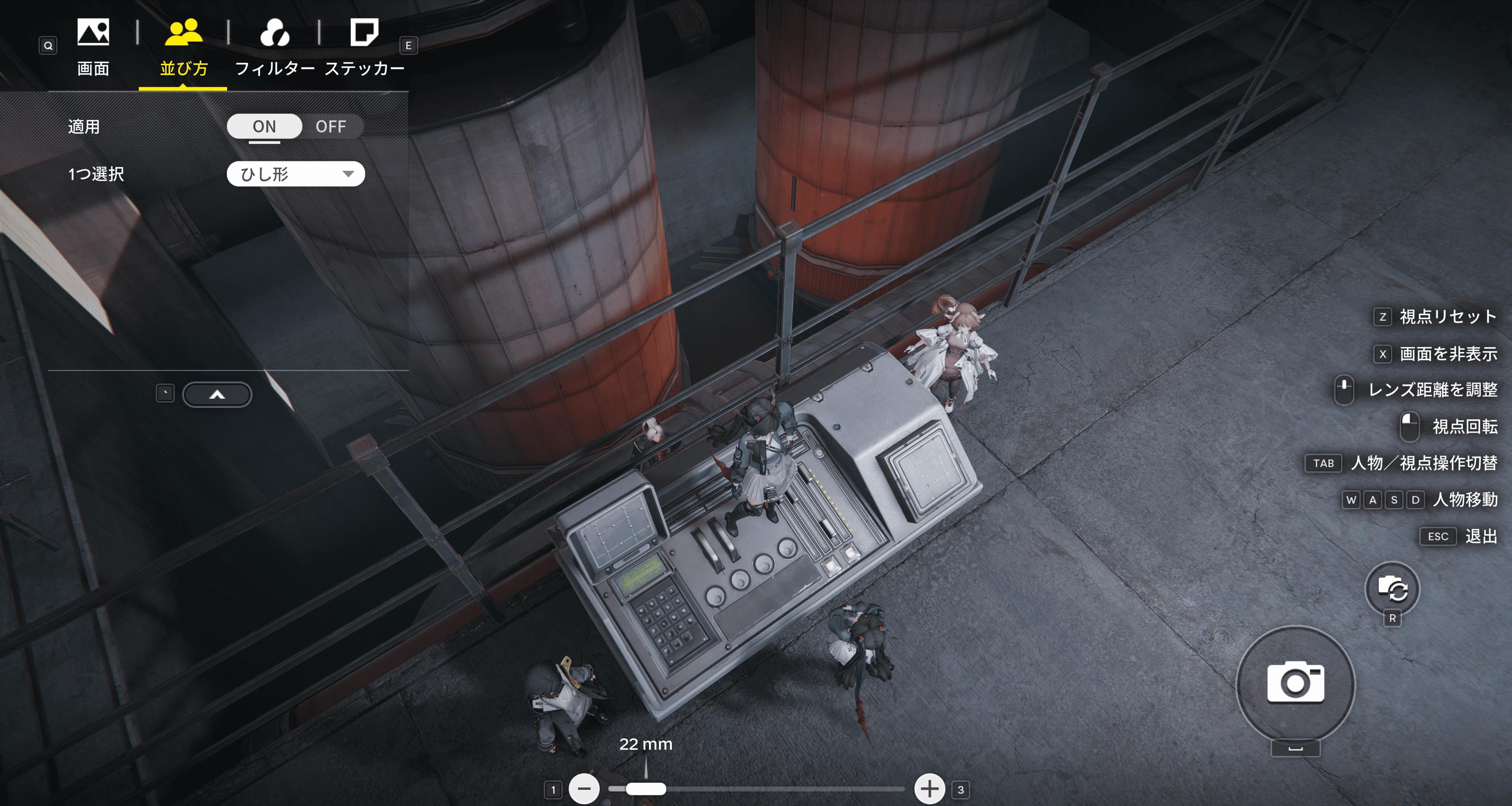The image size is (1512, 806).
Task: Take a photo with the camera shutter button
Action: coord(1296,683)
